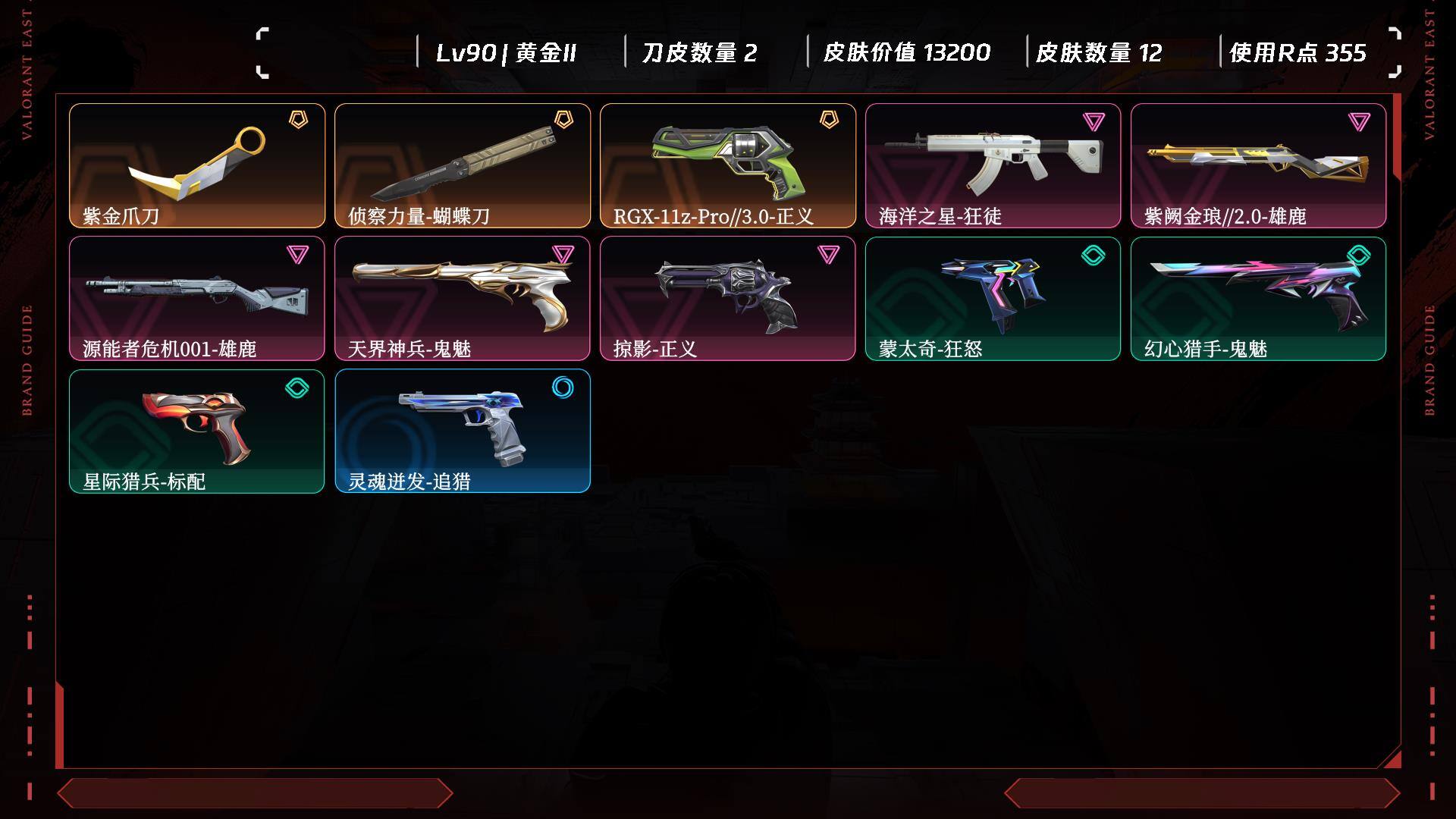Screen dimensions: 1456x819
Task: Select the 蒙太奇-狂怒 skin card
Action: [x=993, y=298]
